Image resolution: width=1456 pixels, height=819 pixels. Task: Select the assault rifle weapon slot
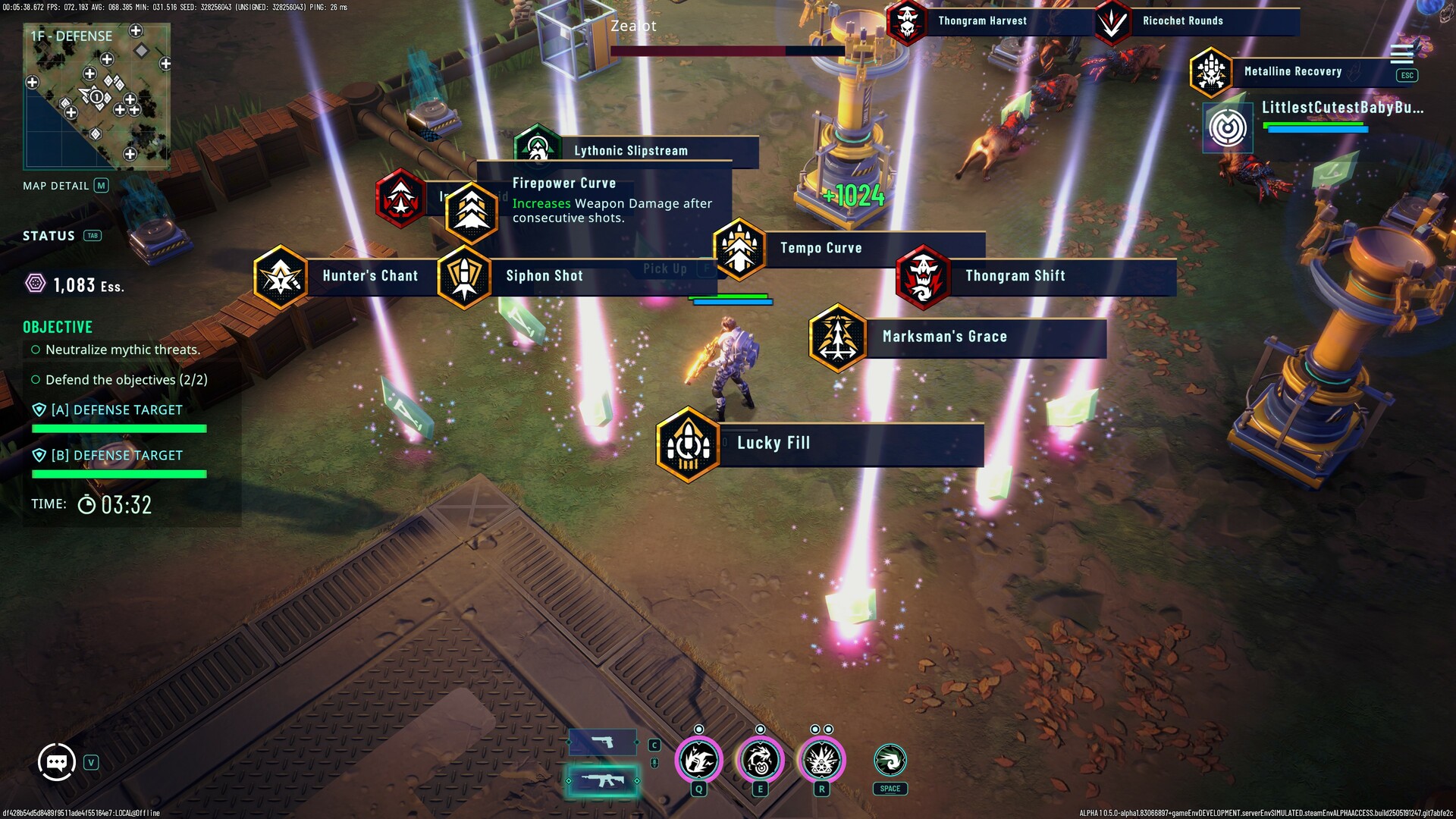pyautogui.click(x=603, y=780)
